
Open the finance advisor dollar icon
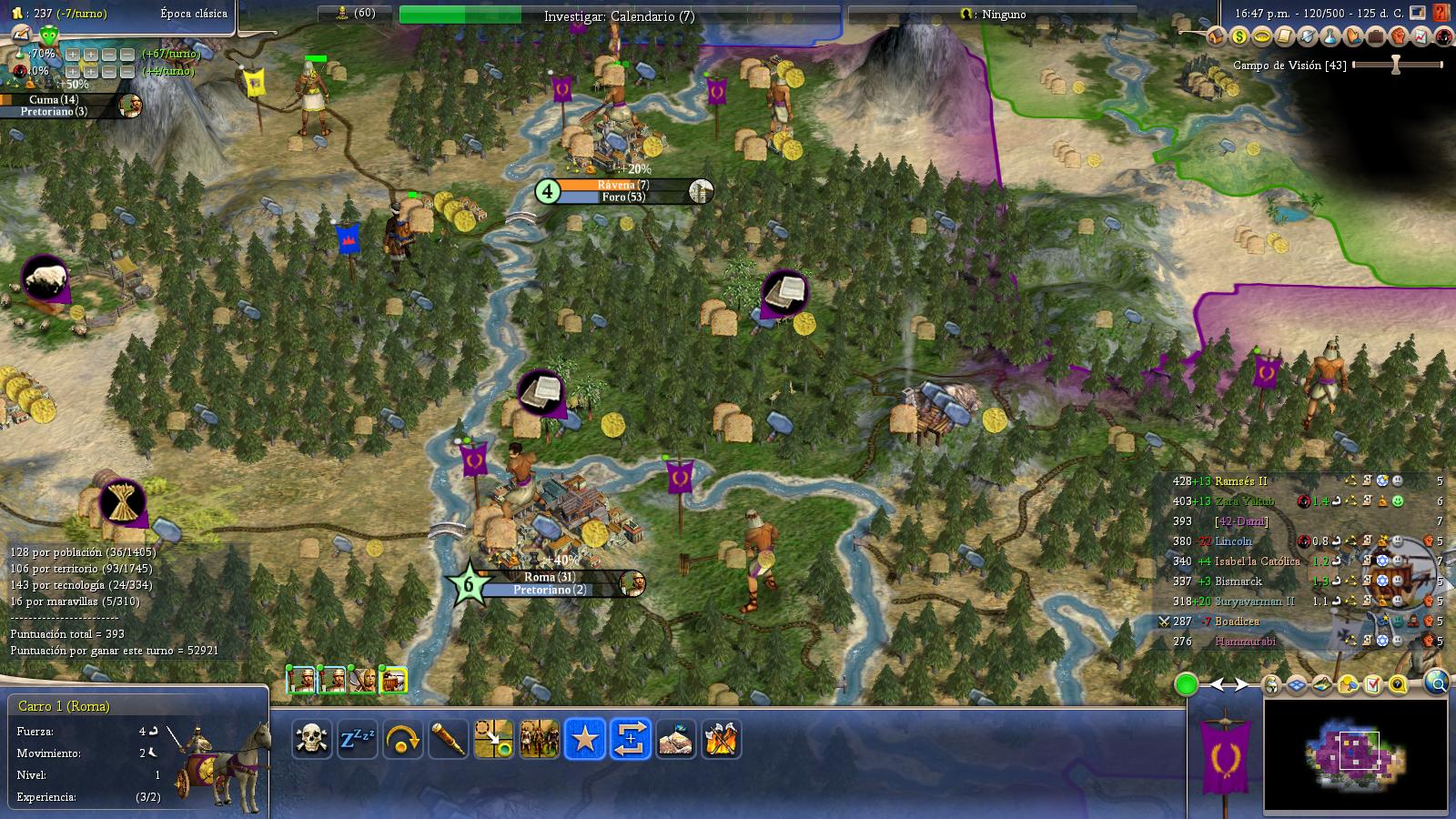[x=1239, y=36]
